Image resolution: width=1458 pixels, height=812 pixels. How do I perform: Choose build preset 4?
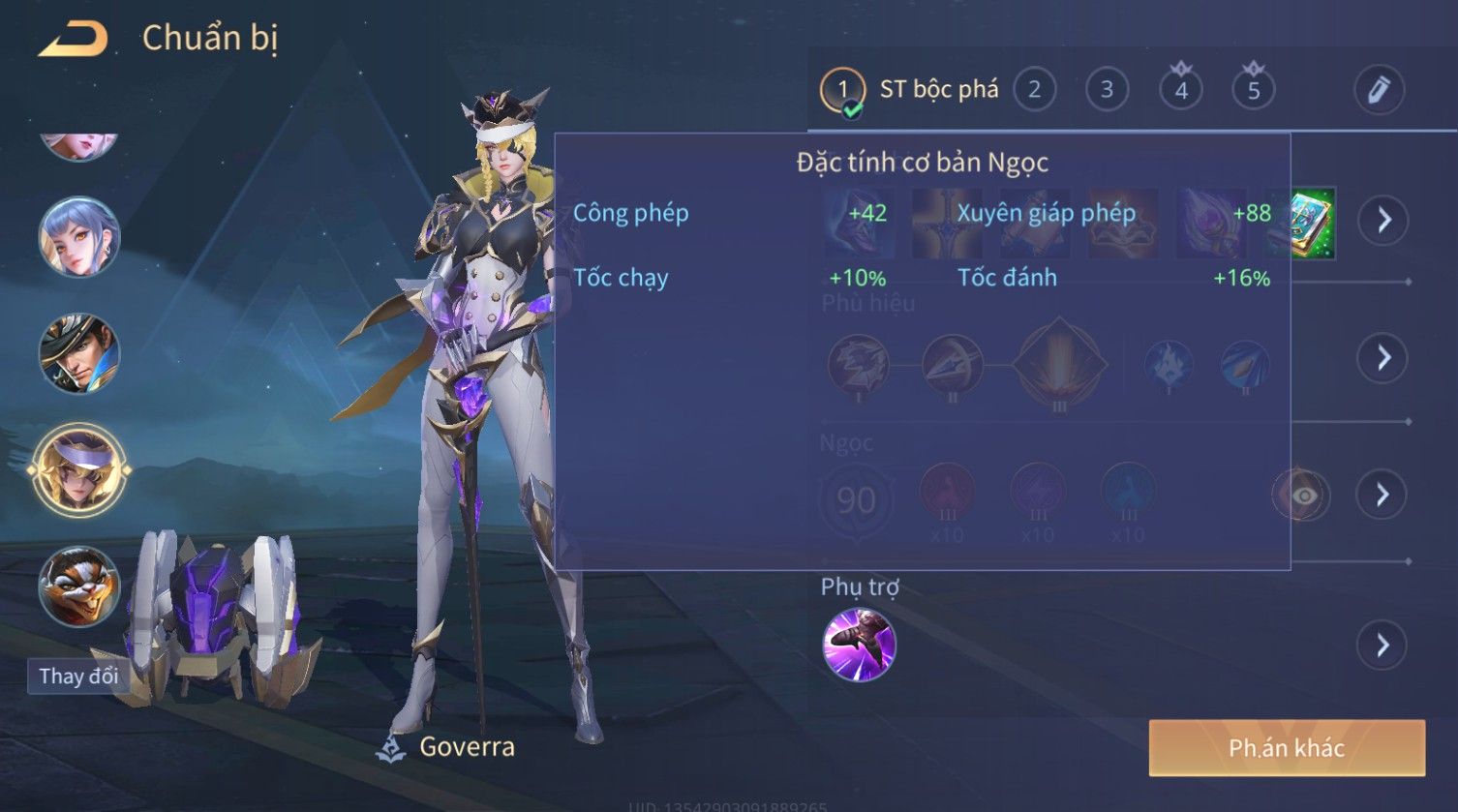click(x=1180, y=90)
